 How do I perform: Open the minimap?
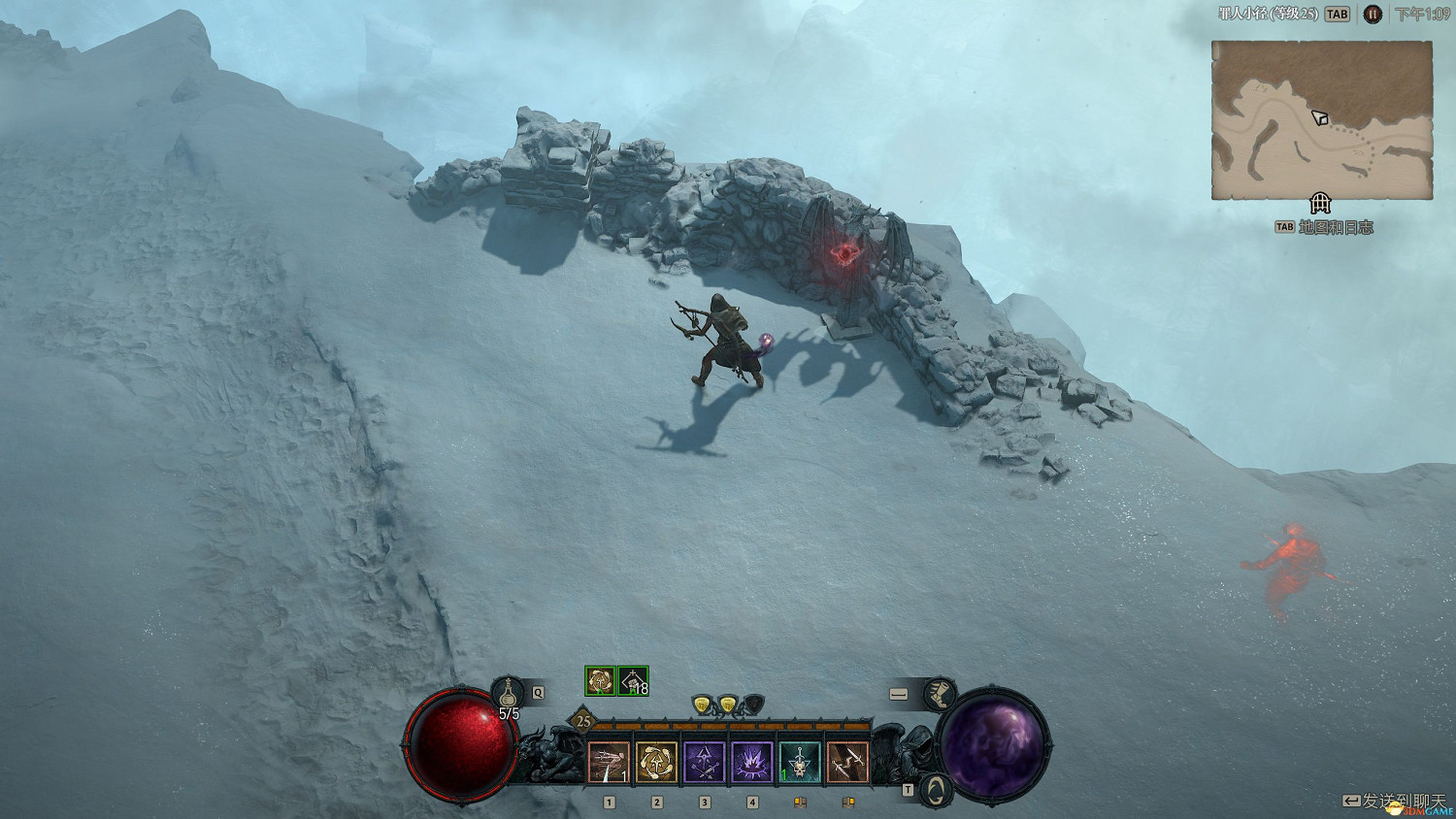(1321, 119)
